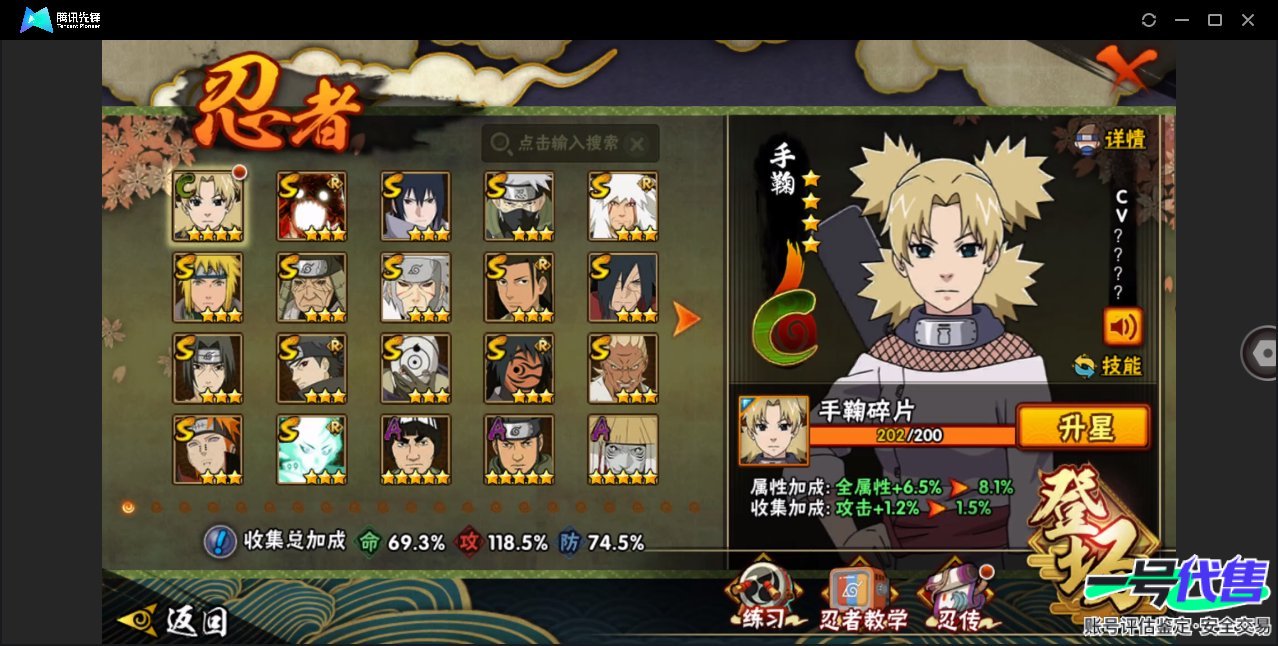
Task: Select the glowing cyan ninja portrait
Action: point(312,450)
